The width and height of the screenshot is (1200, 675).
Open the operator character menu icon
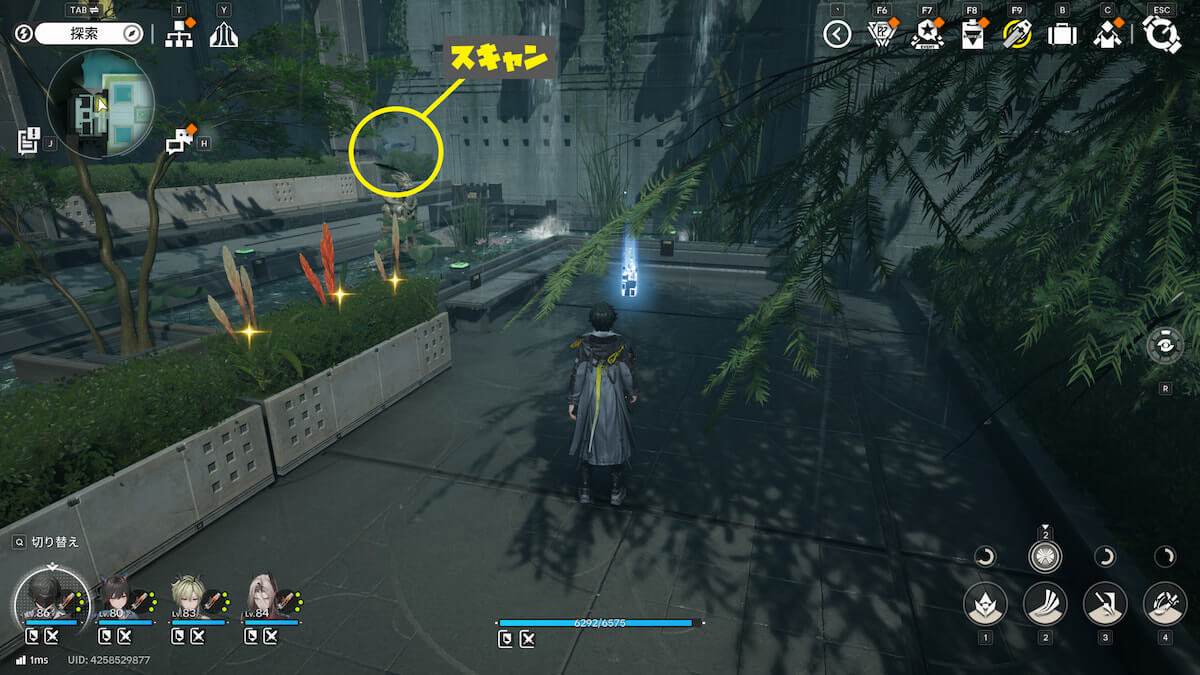click(x=1107, y=35)
